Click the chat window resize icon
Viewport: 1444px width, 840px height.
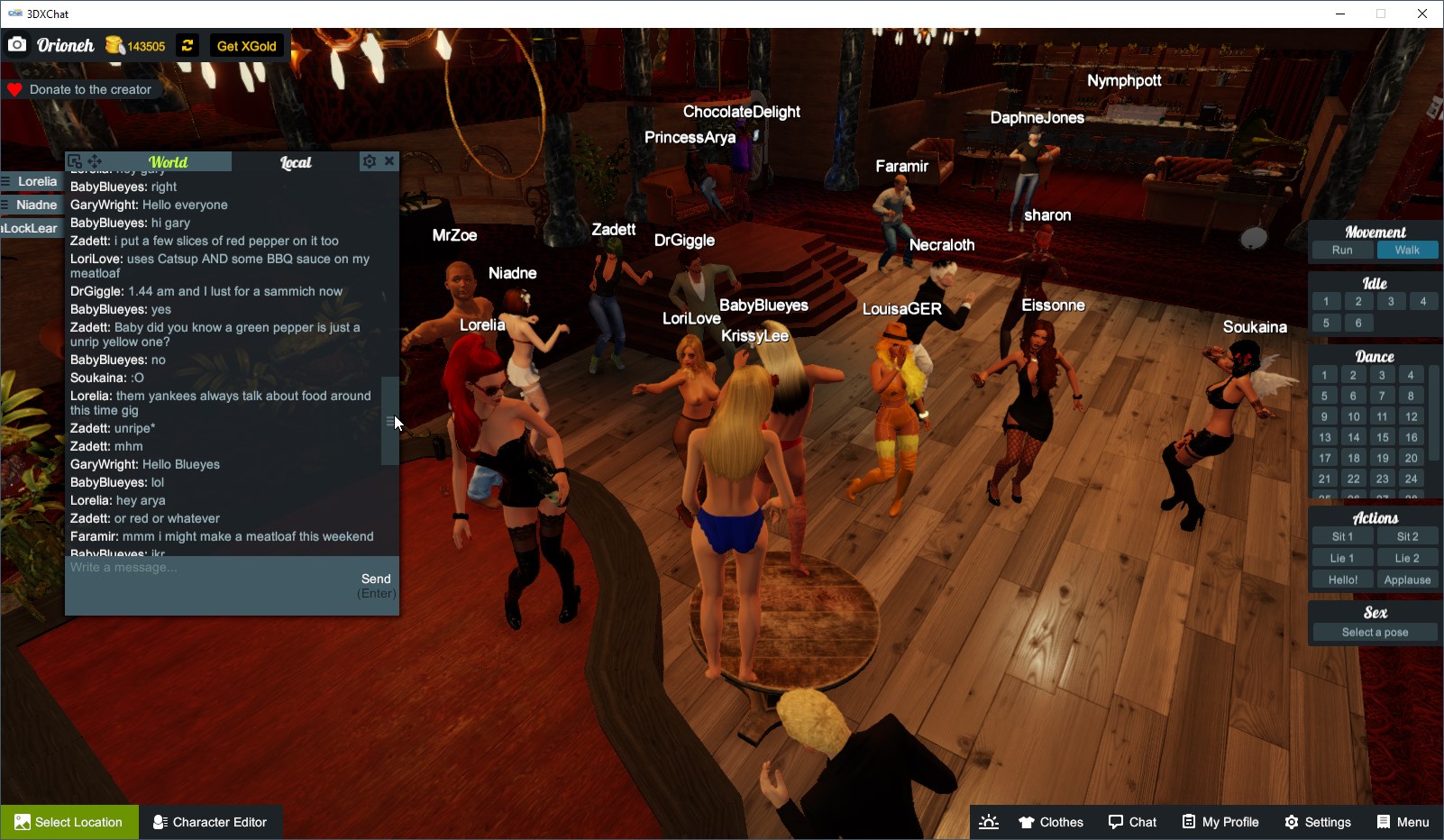point(74,160)
